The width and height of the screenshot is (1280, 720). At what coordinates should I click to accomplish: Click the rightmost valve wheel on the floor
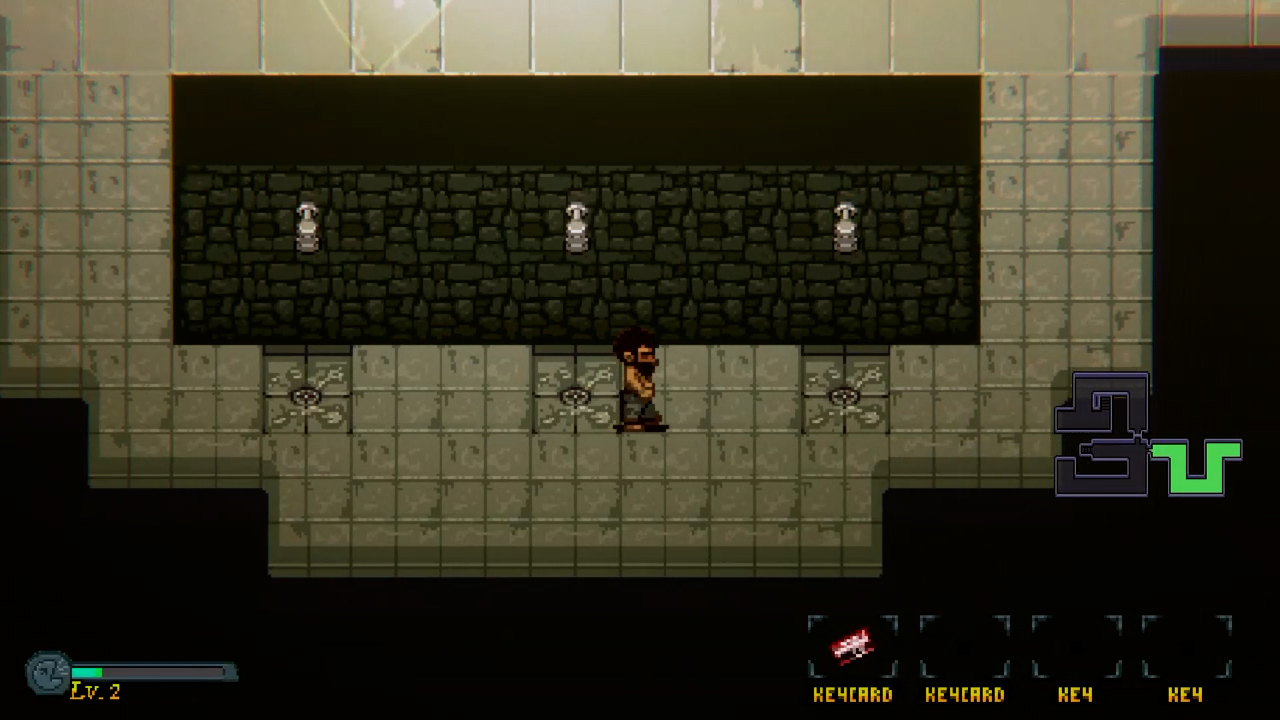[847, 397]
